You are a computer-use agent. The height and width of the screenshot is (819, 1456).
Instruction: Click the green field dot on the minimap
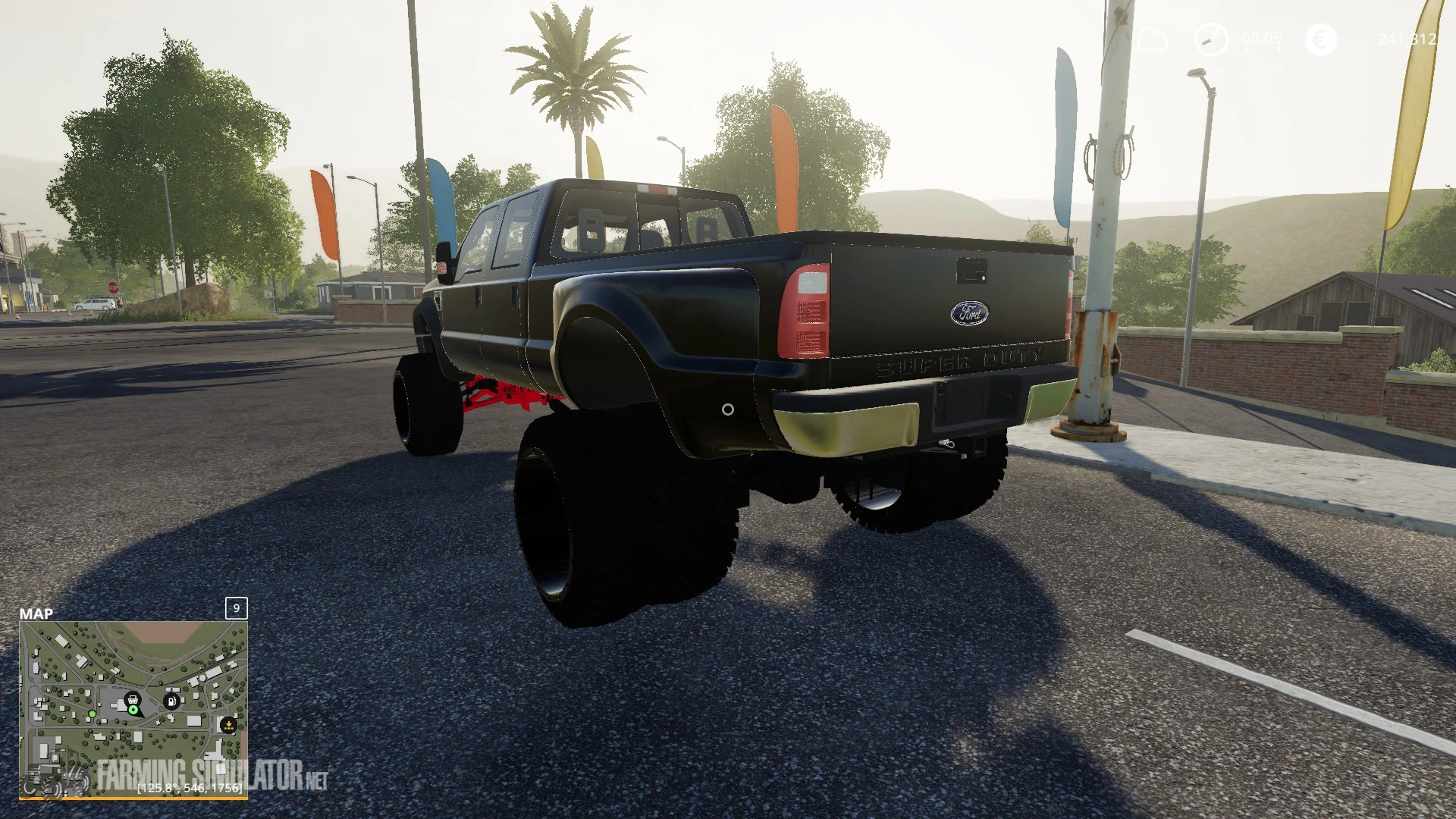(x=93, y=714)
